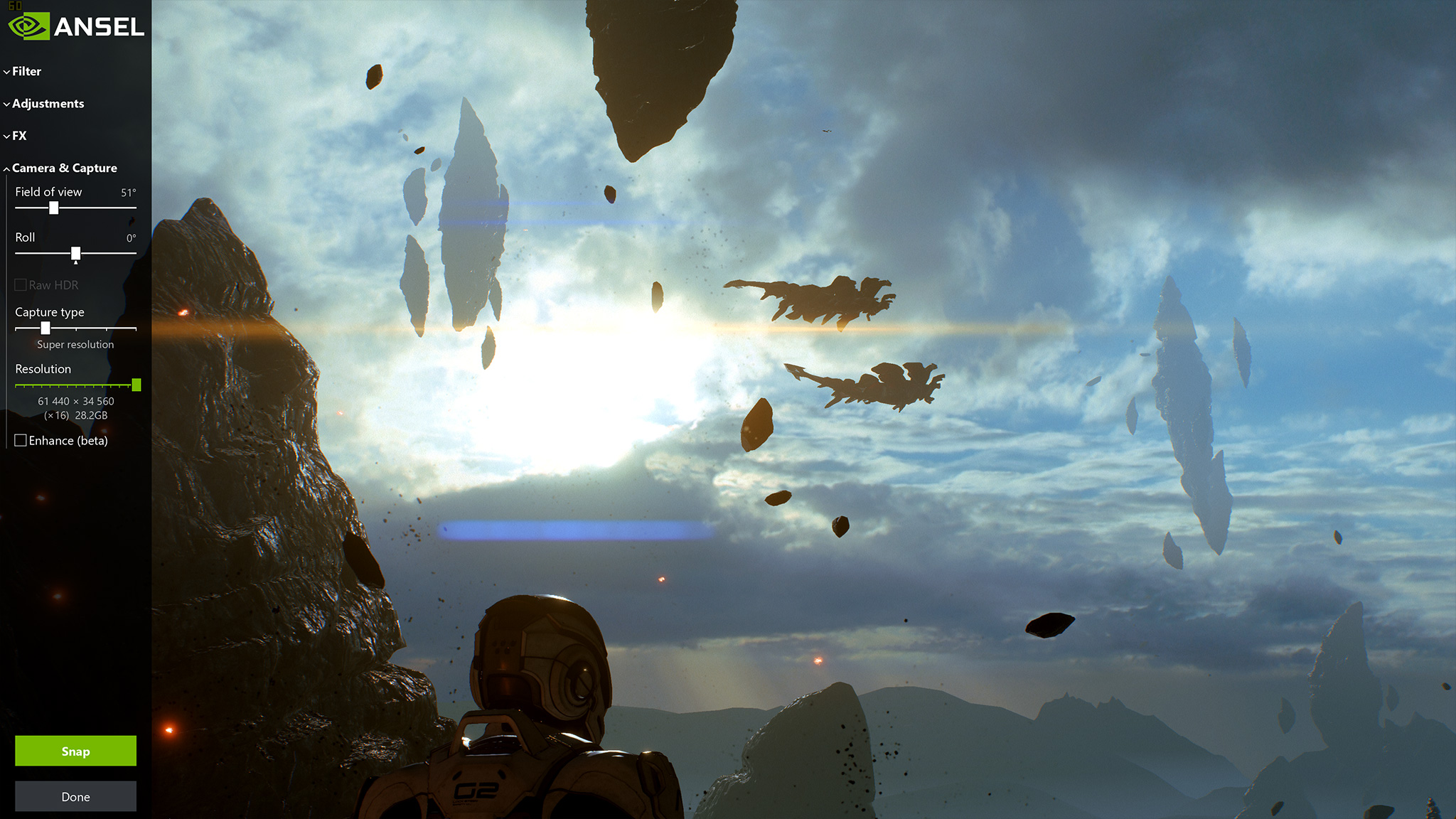
Task: Collapse the Camera & Capture section
Action: click(64, 168)
